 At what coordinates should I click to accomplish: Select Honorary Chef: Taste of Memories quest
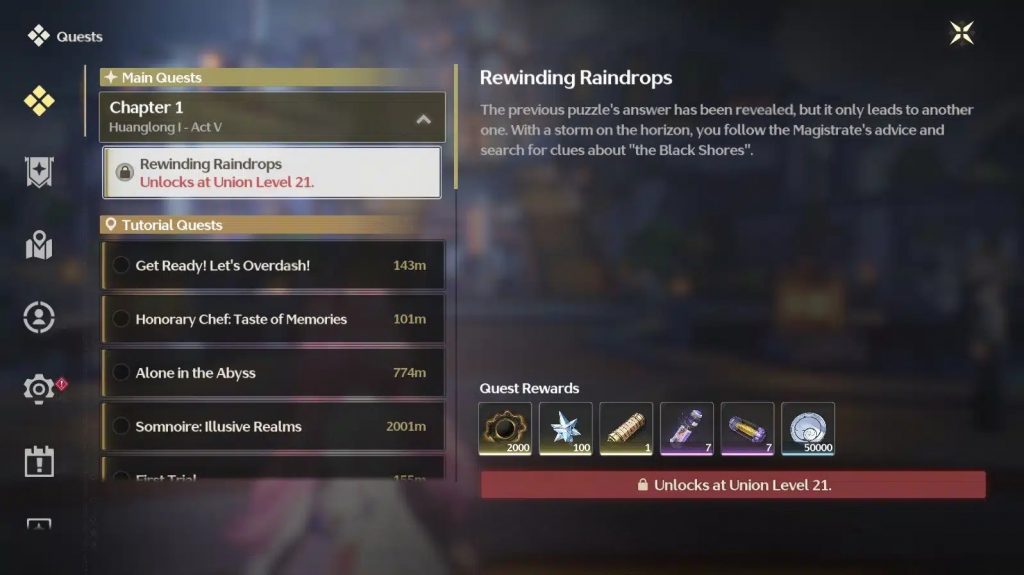pyautogui.click(x=272, y=319)
